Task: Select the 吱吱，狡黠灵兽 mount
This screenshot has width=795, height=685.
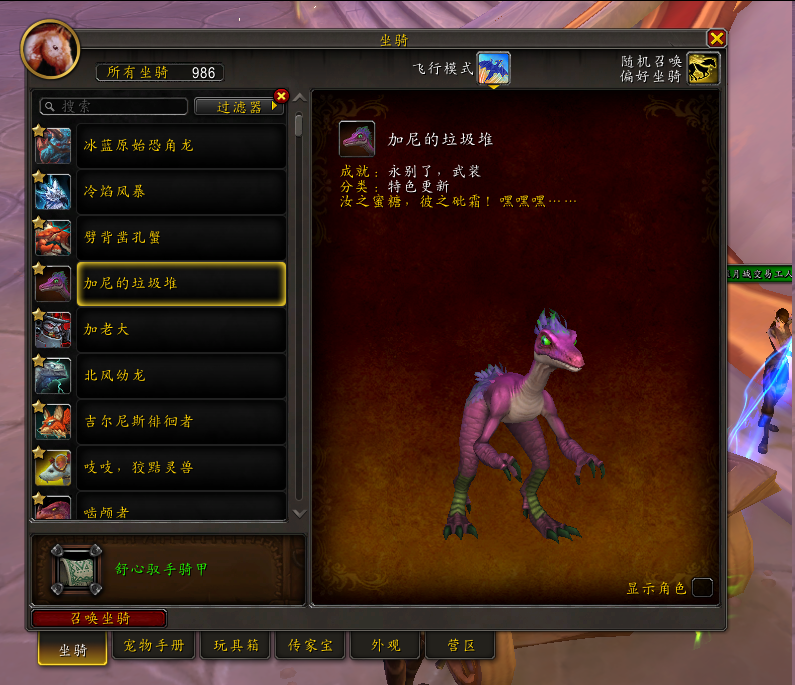Action: point(180,468)
